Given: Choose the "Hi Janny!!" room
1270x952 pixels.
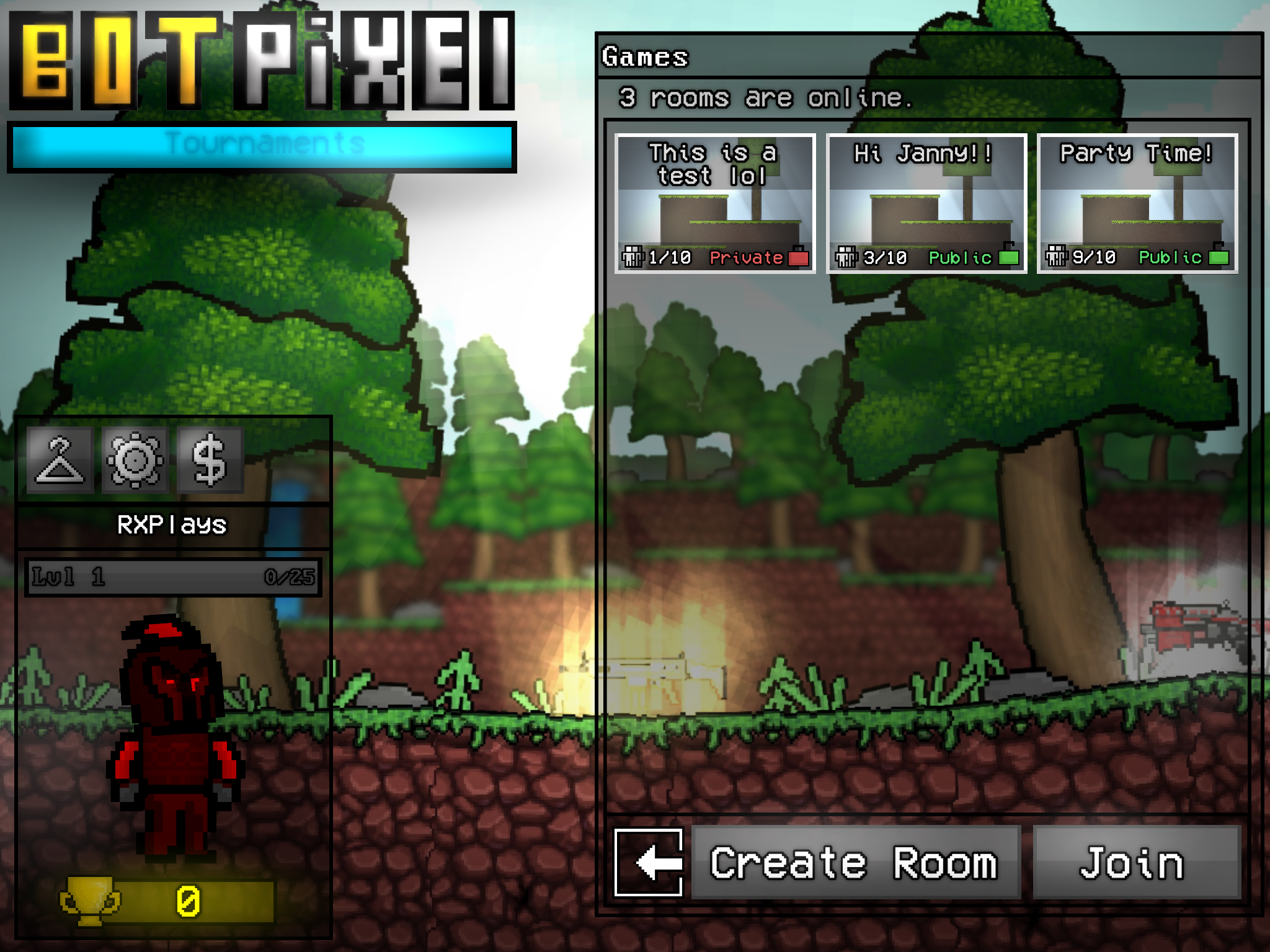Looking at the screenshot, I should [x=926, y=203].
